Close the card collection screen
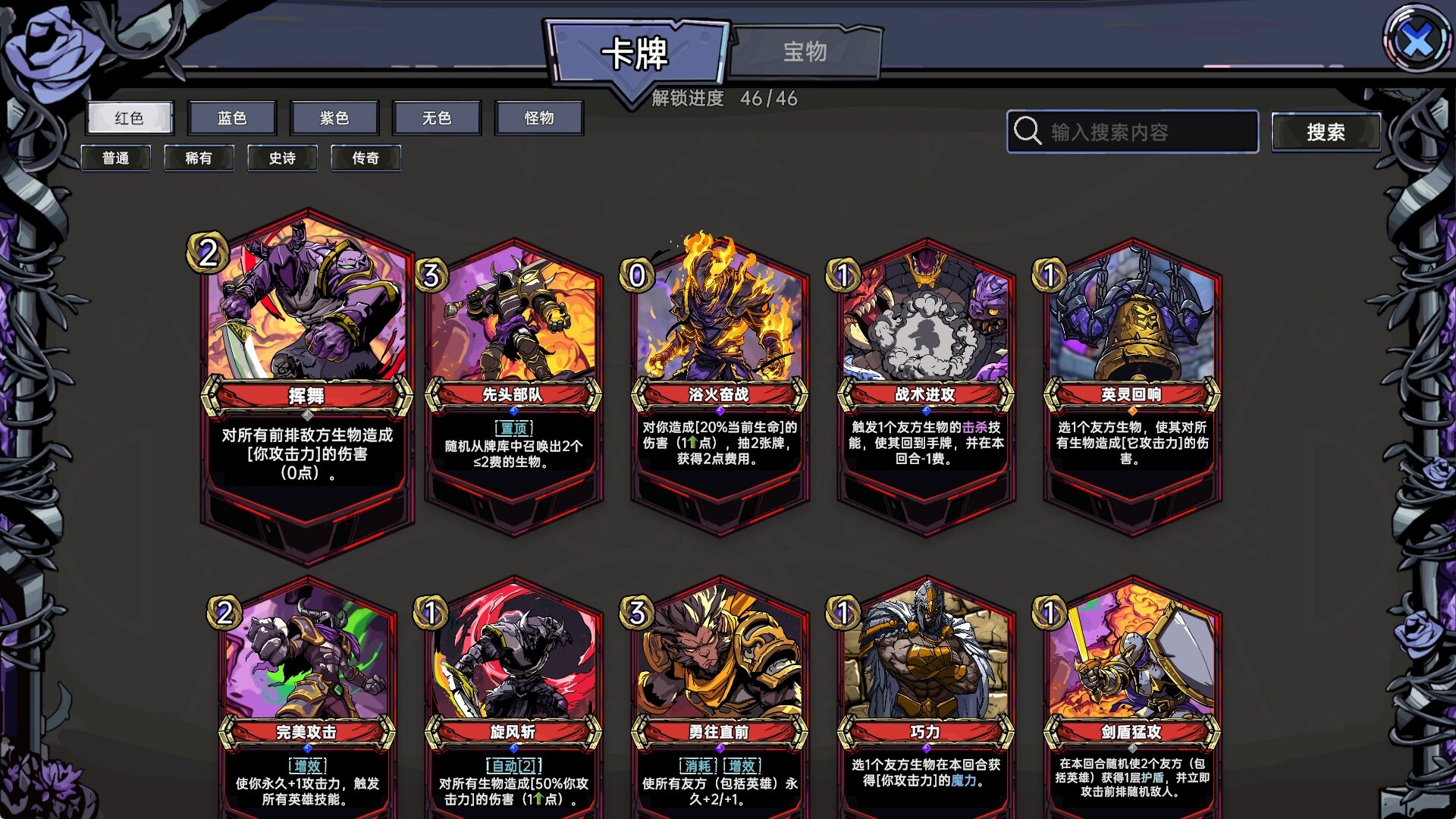Image resolution: width=1456 pixels, height=819 pixels. point(1417,39)
